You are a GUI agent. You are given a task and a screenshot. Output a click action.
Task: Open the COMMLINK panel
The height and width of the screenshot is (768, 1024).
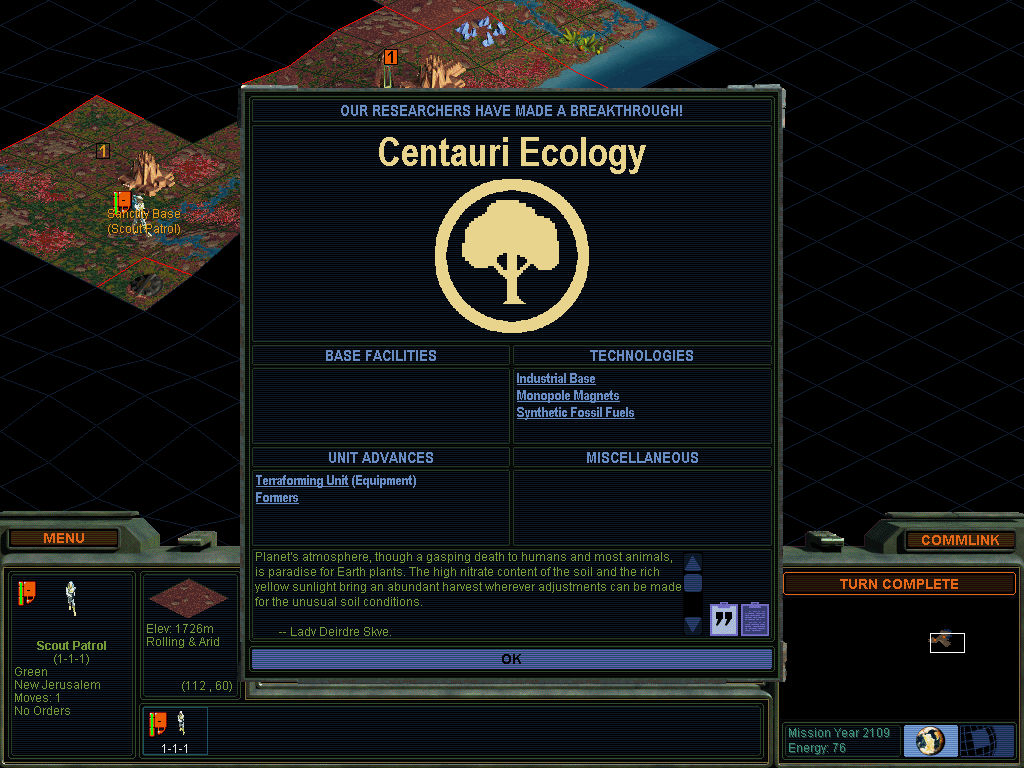coord(959,540)
